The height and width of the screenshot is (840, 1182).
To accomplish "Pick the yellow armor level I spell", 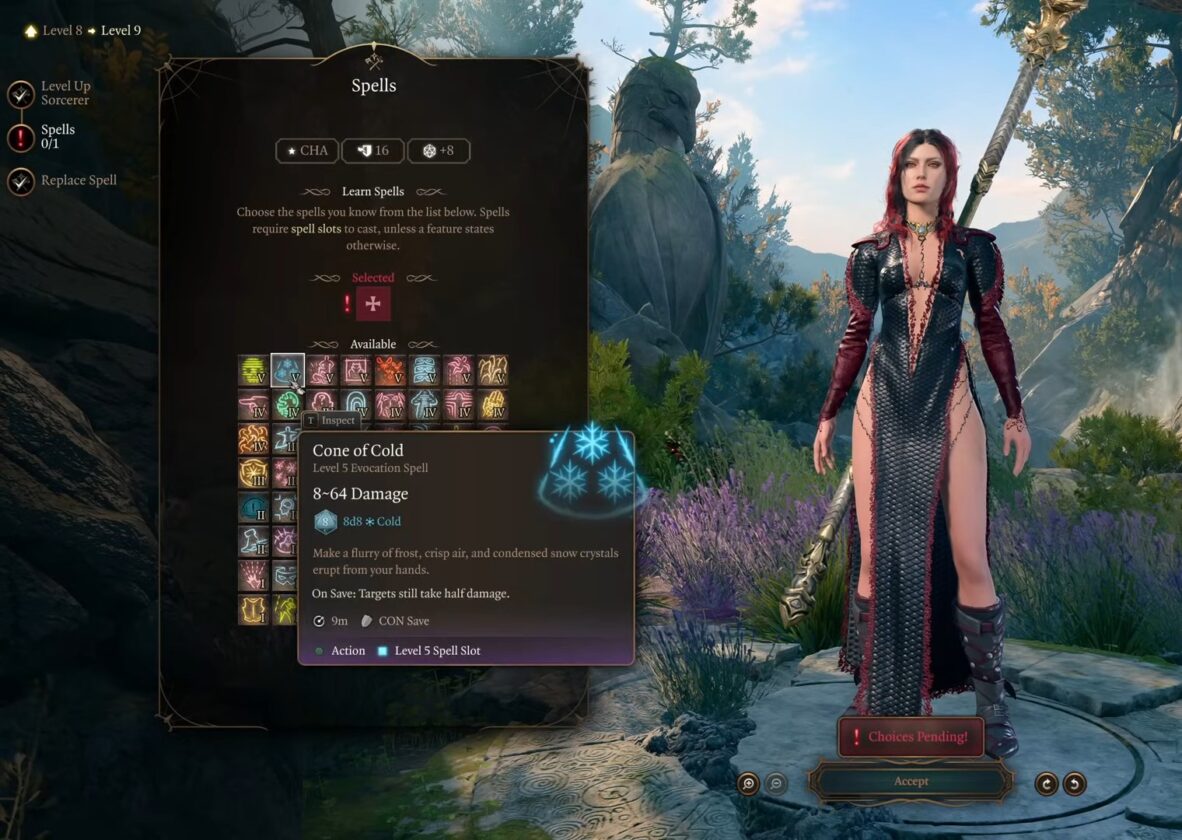I will pyautogui.click(x=254, y=609).
